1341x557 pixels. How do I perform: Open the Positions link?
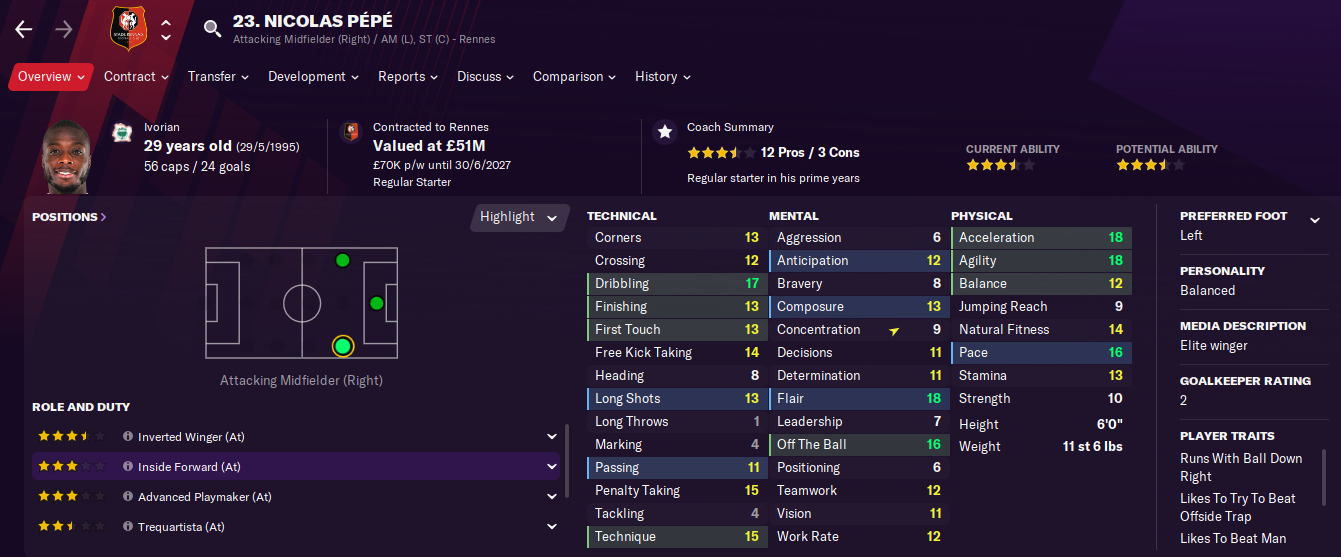(x=69, y=217)
